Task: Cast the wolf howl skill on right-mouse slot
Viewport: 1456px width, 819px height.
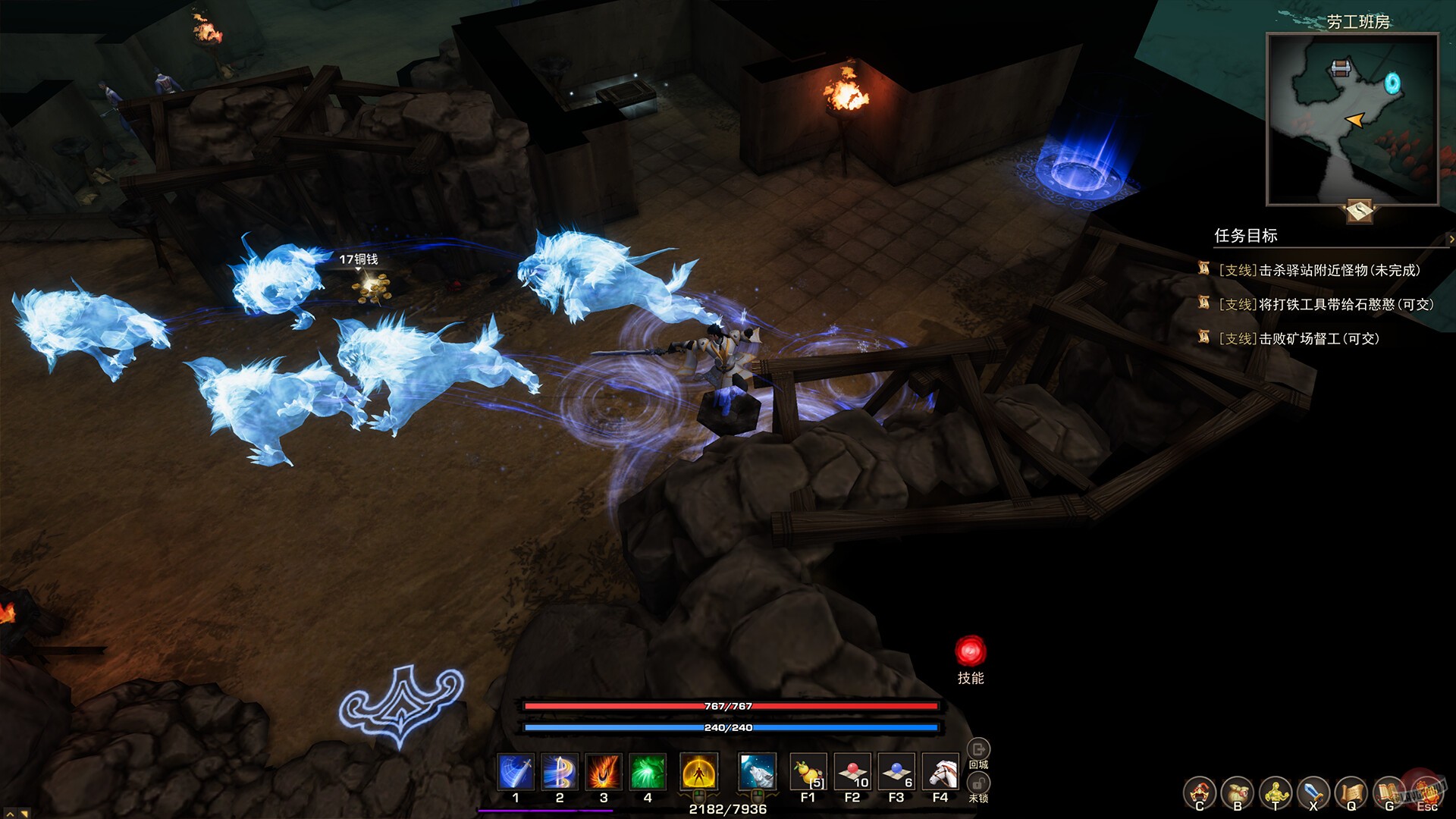Action: coord(756,770)
